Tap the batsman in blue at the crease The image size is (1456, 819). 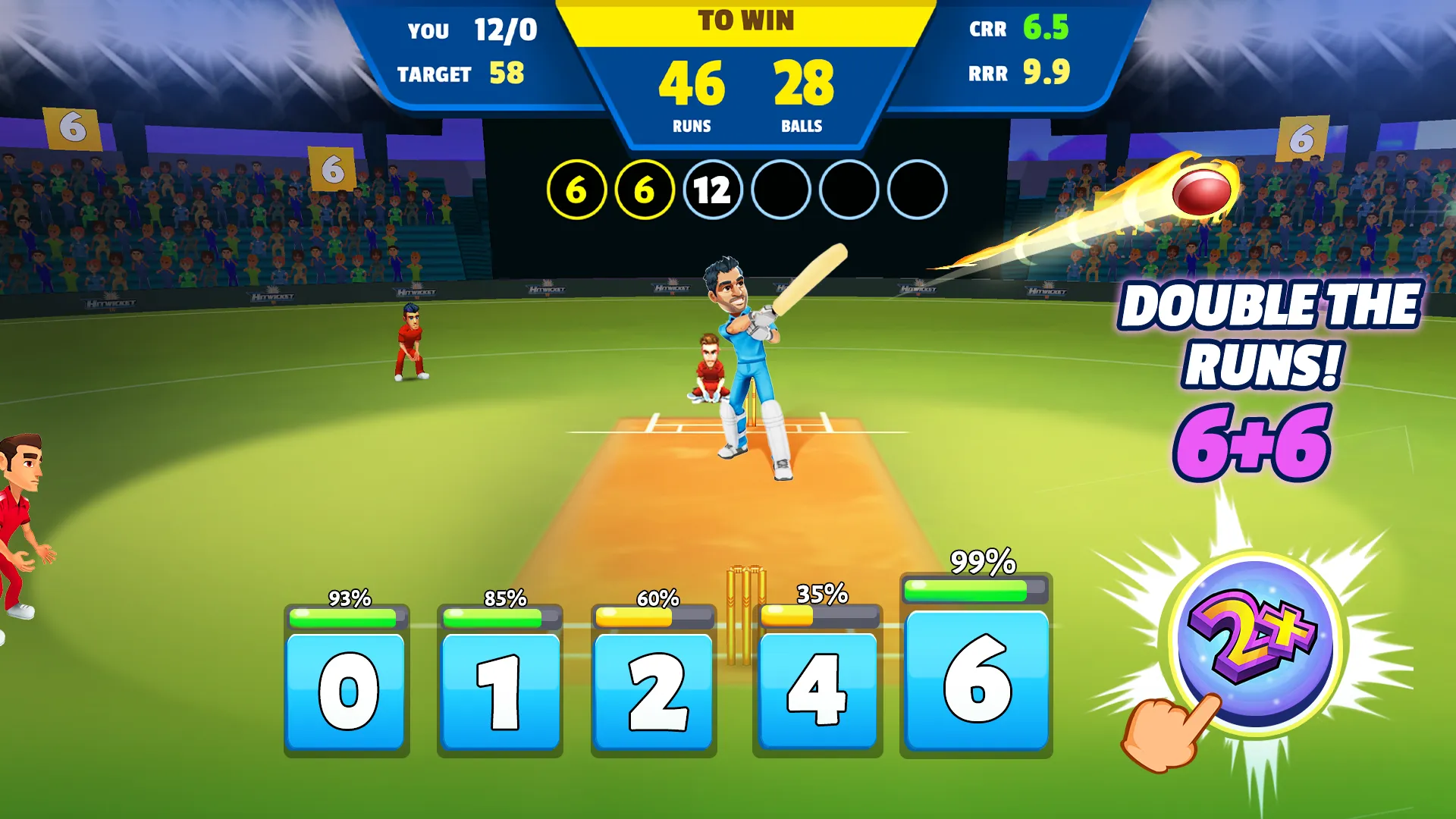click(747, 356)
